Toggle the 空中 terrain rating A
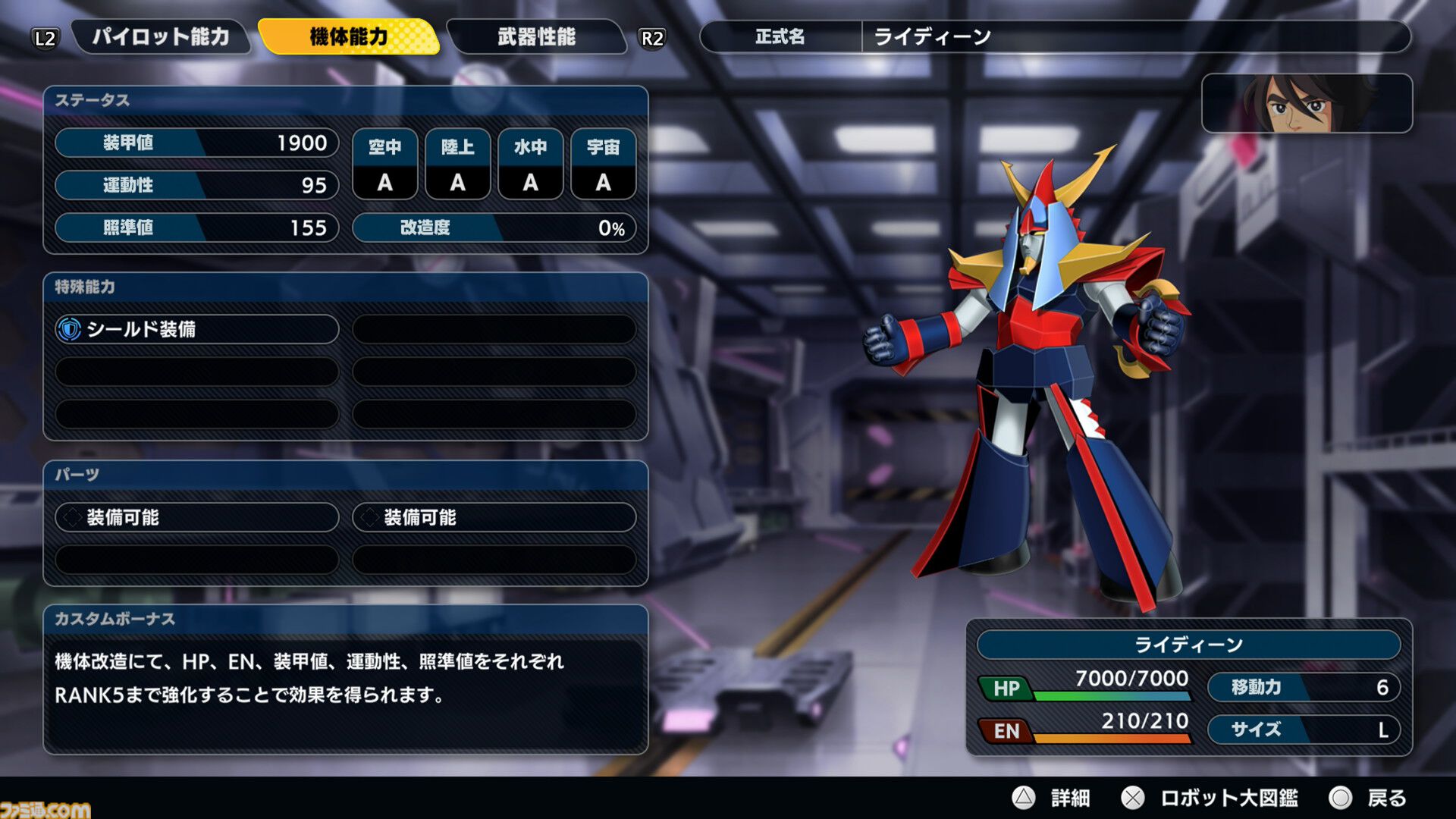Viewport: 1456px width, 819px height. (385, 182)
